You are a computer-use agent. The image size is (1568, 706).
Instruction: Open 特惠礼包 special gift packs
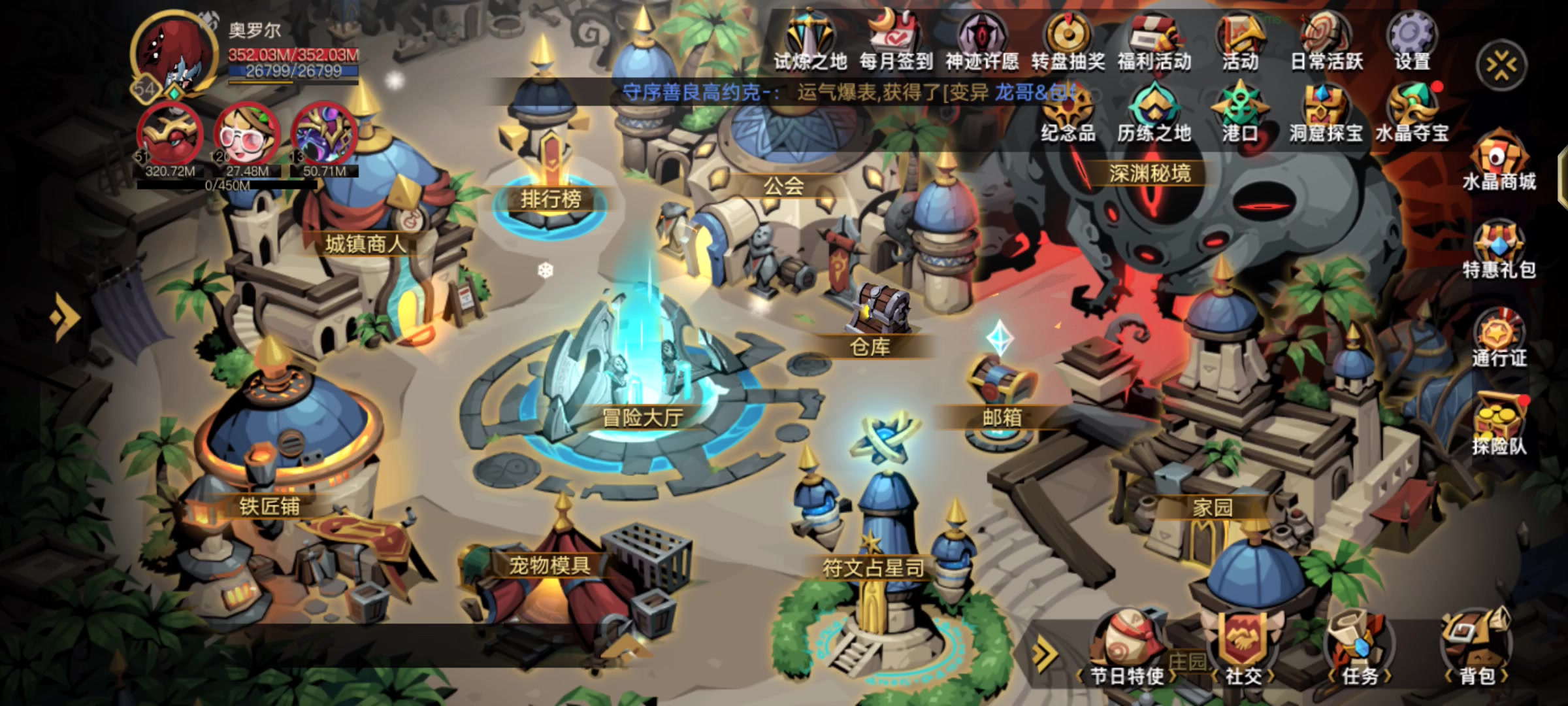coord(1499,252)
